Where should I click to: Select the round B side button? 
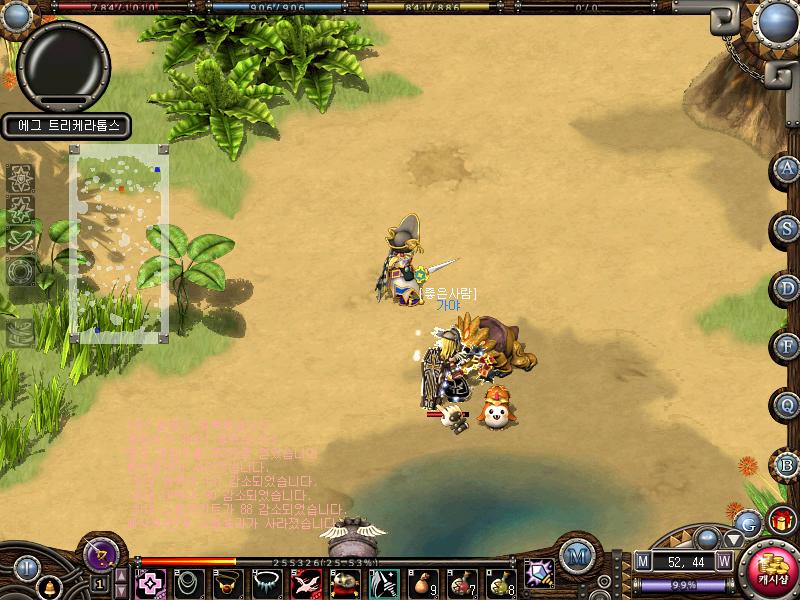[787, 464]
